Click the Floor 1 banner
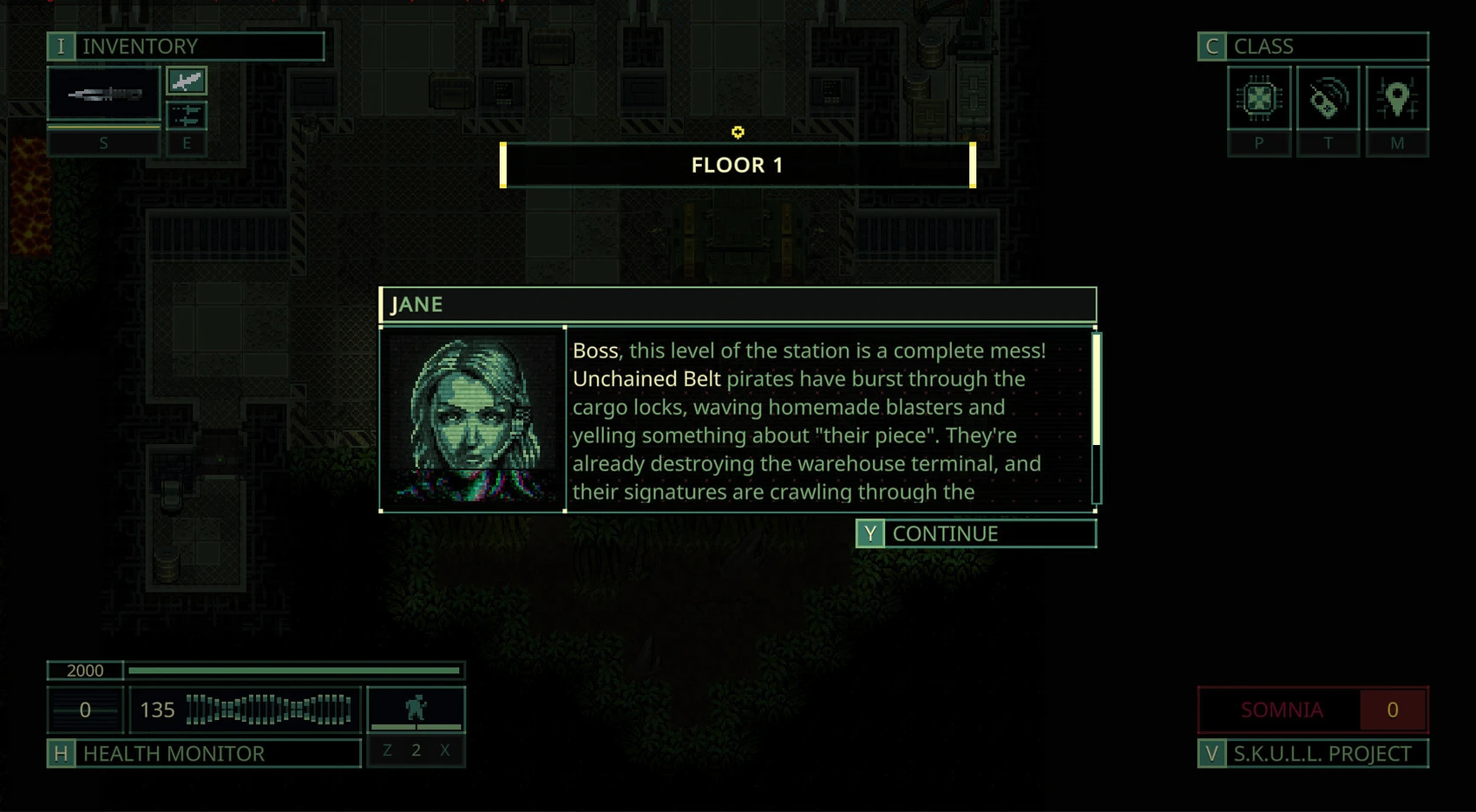The image size is (1476, 812). tap(738, 165)
